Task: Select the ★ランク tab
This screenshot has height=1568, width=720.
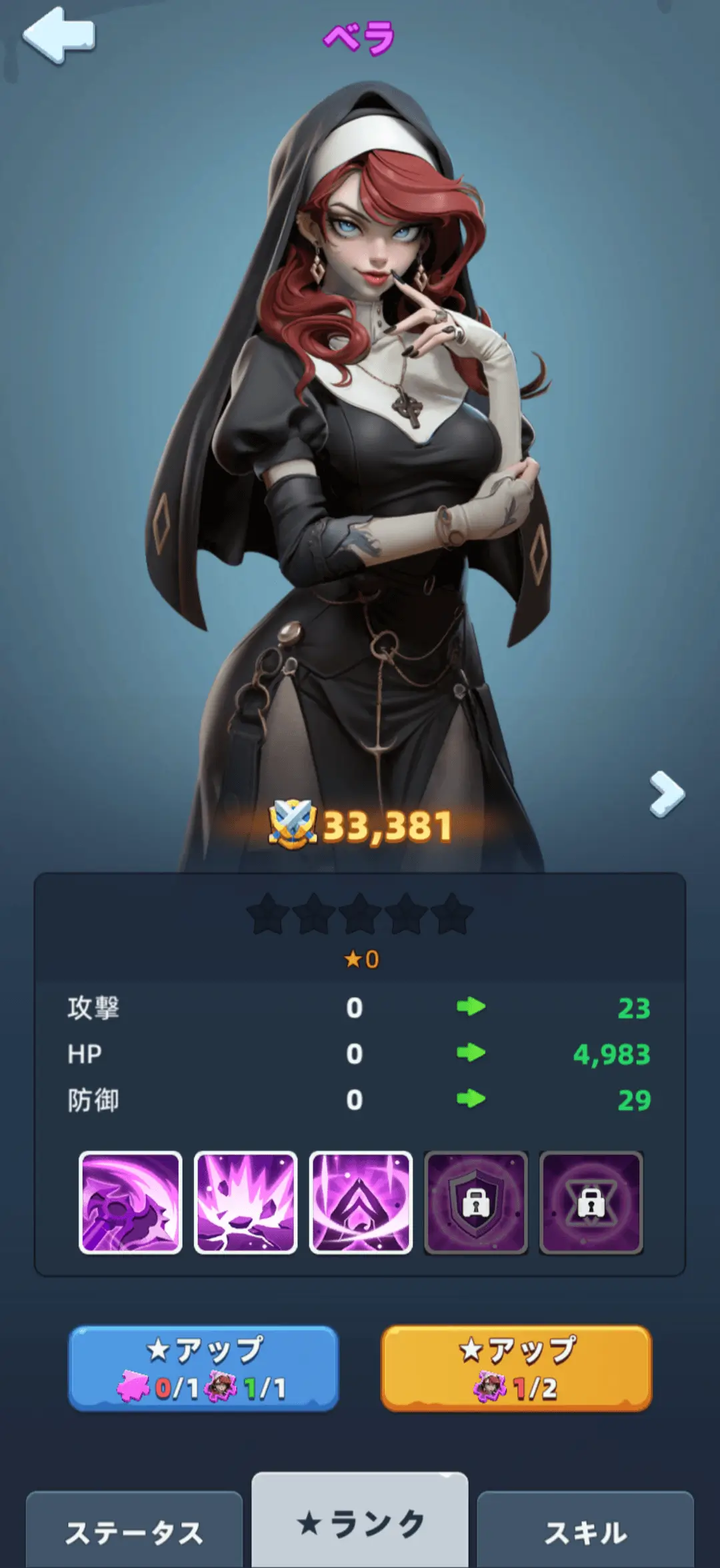Action: pyautogui.click(x=360, y=1523)
